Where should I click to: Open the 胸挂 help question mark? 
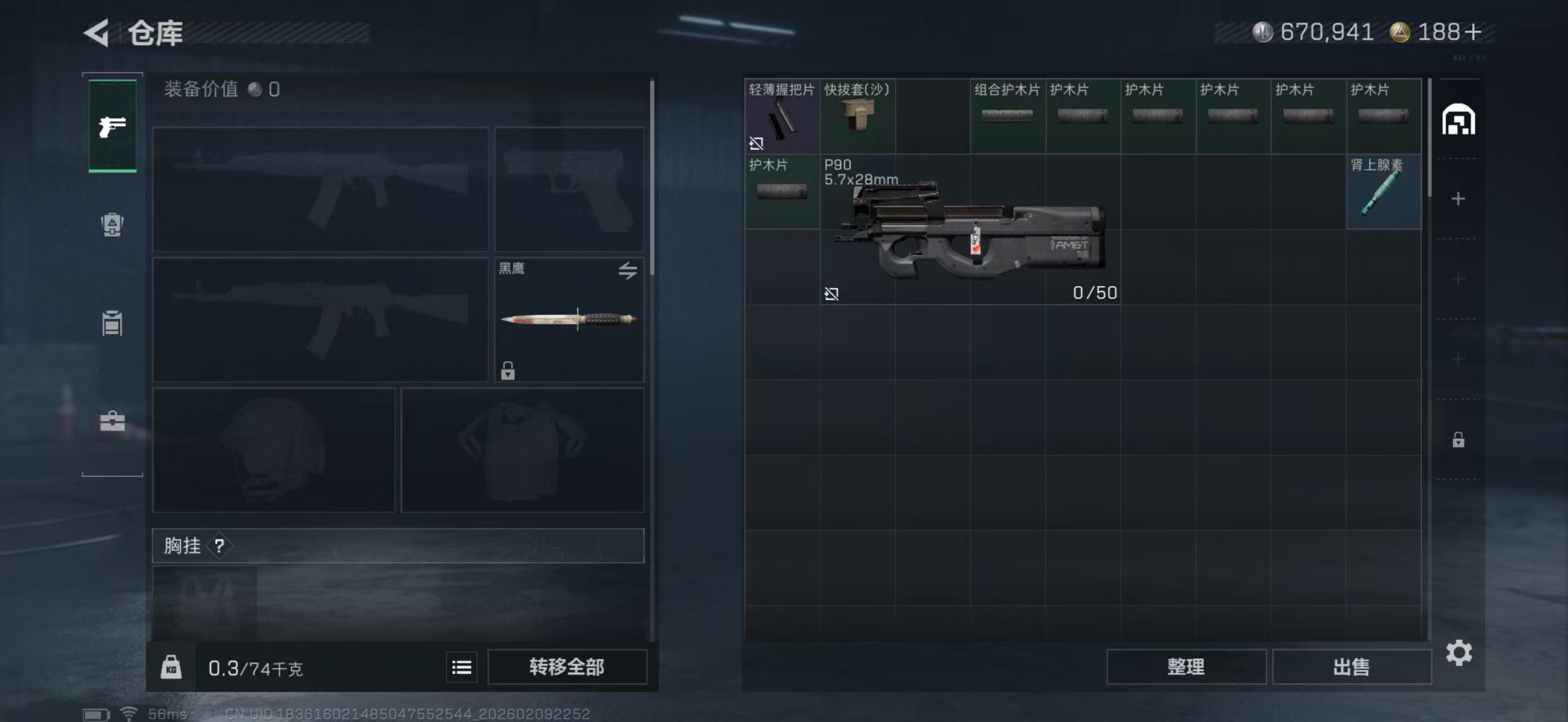(220, 545)
